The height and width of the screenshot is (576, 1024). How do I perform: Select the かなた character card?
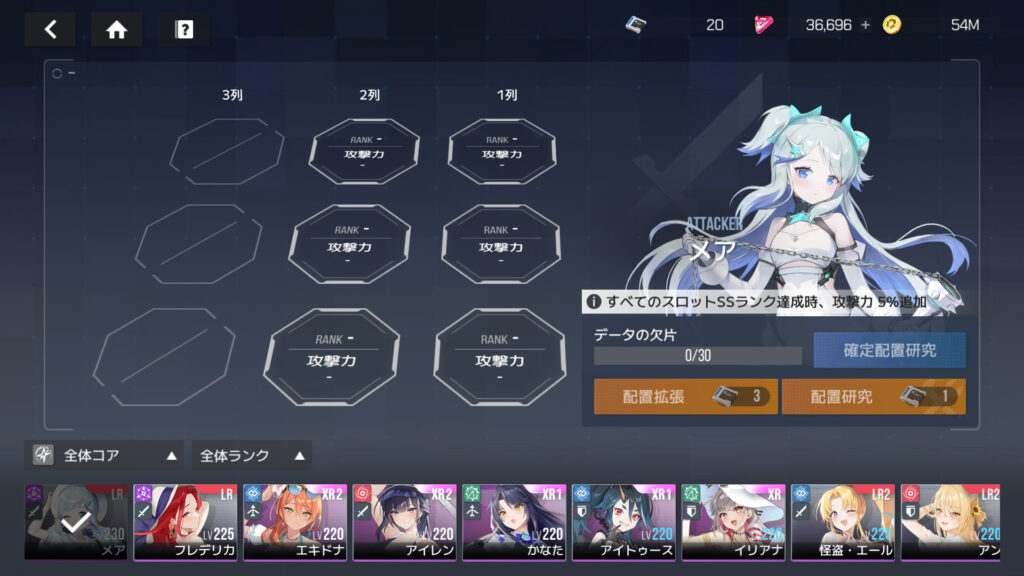coord(514,522)
